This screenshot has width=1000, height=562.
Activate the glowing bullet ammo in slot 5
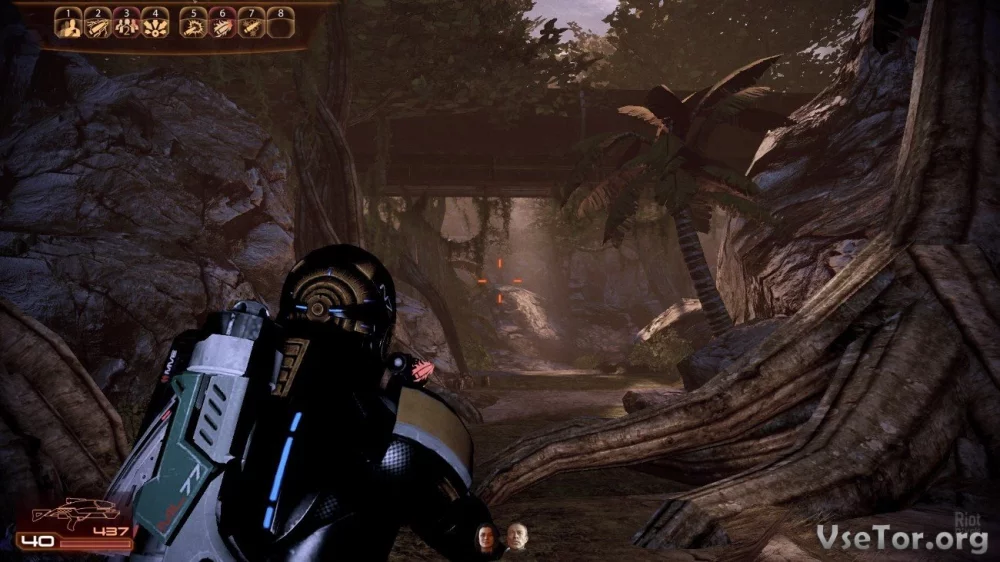[193, 25]
